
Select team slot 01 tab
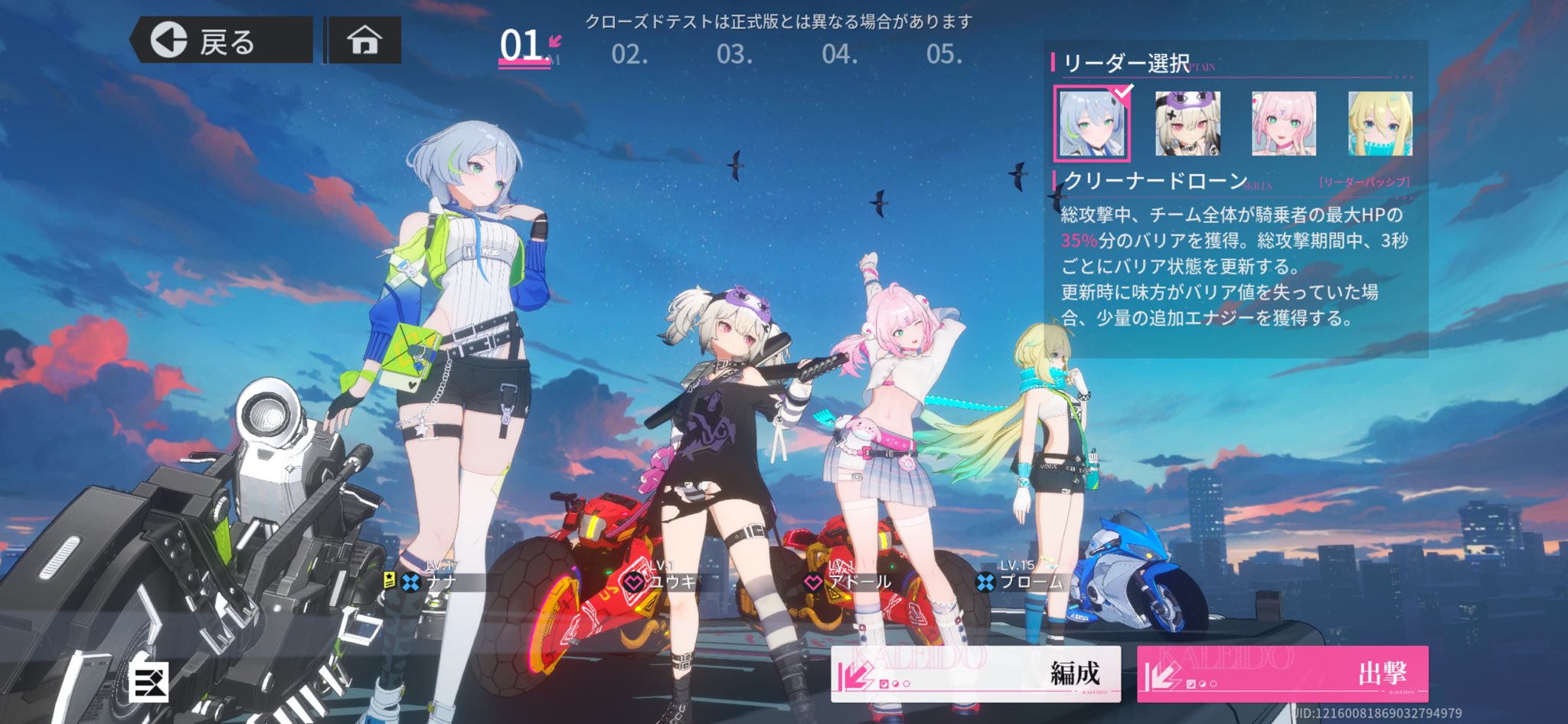point(524,48)
